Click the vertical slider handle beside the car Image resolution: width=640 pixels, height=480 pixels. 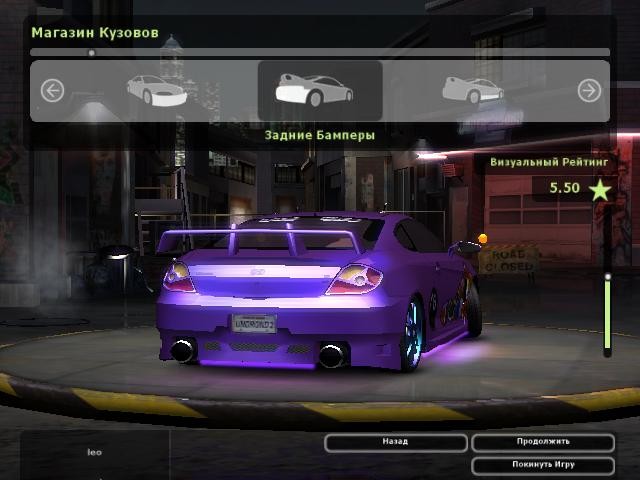click(x=607, y=276)
